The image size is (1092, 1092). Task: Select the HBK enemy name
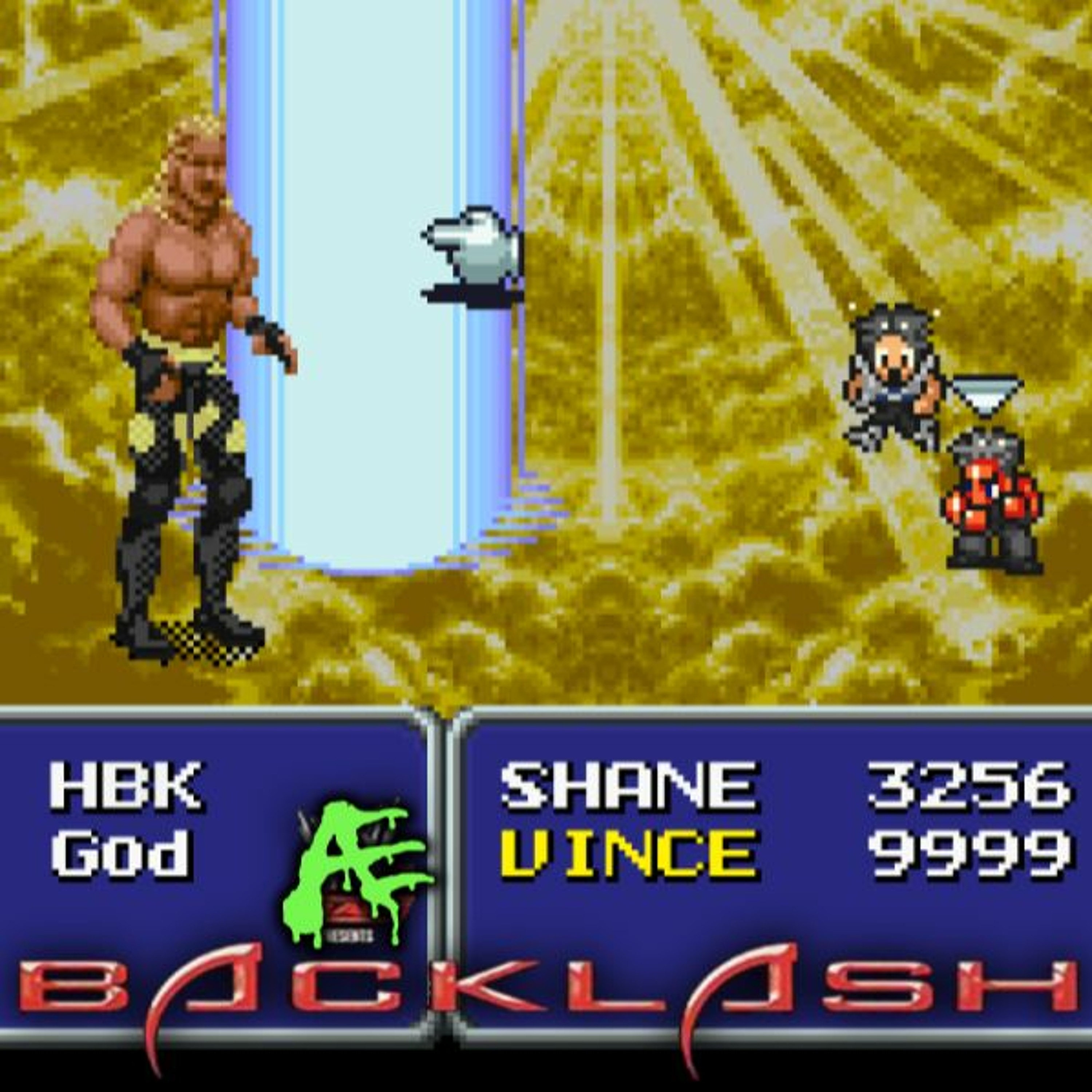coord(126,785)
